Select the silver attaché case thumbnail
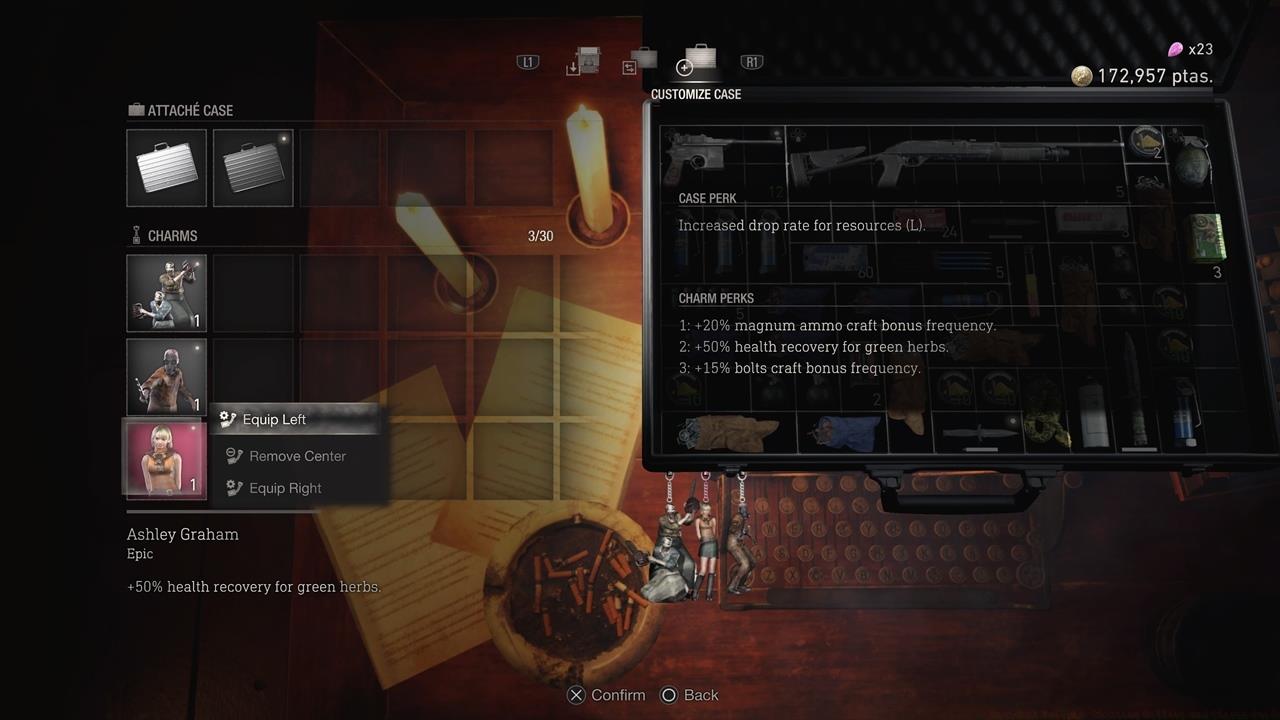Image resolution: width=1280 pixels, height=720 pixels. [x=166, y=168]
